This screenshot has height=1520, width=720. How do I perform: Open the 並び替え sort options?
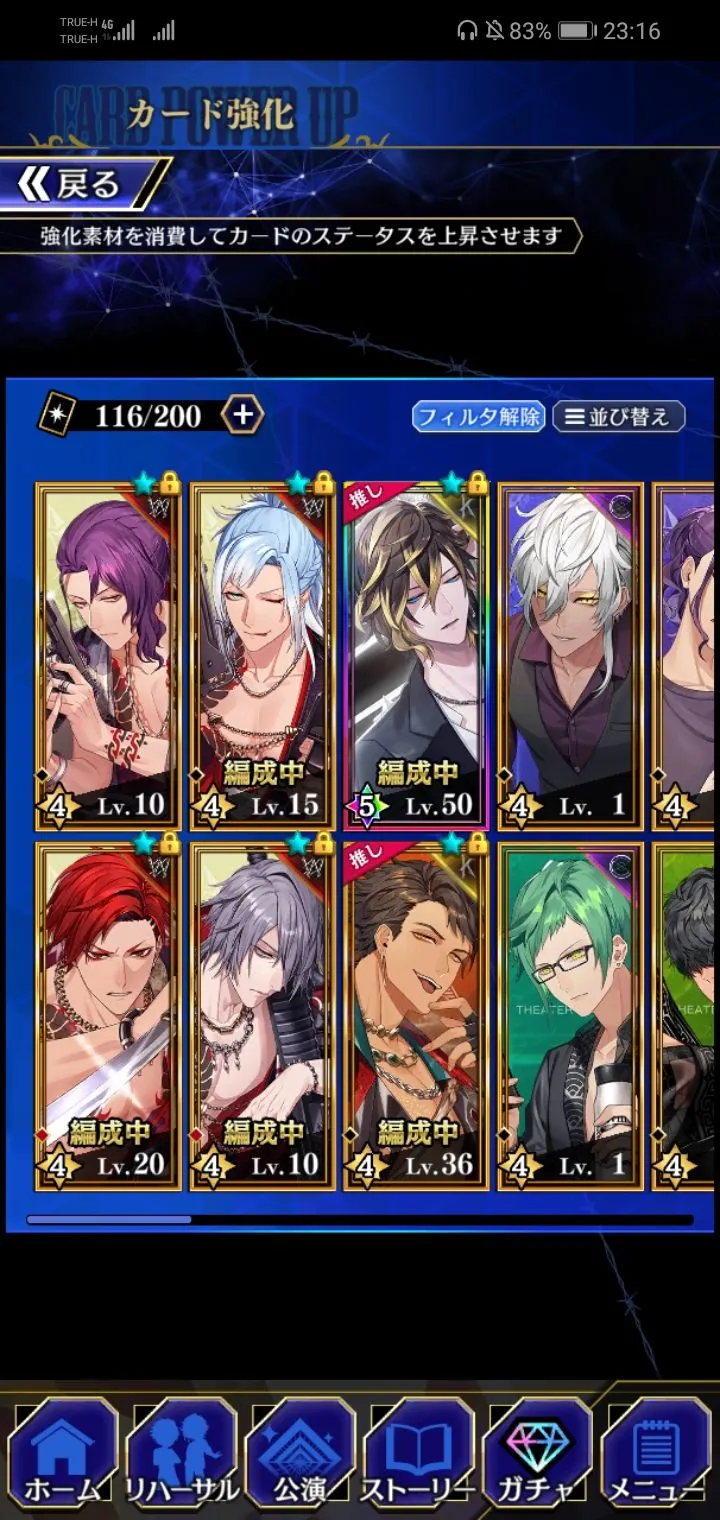[618, 416]
